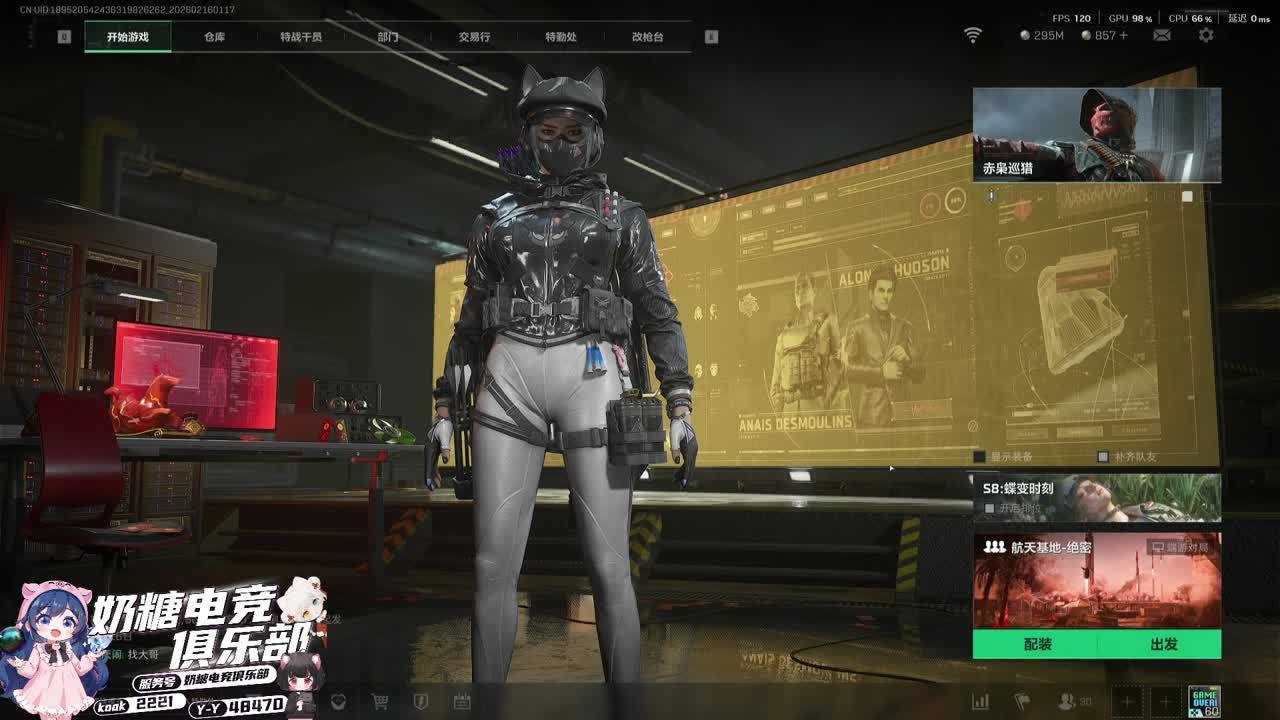
Task: Show the bar chart statistics icon
Action: click(x=981, y=702)
